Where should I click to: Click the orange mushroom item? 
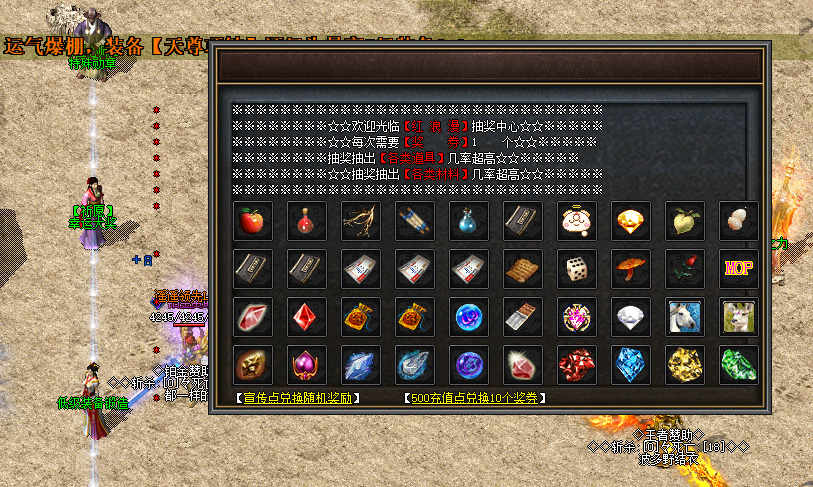(x=631, y=269)
